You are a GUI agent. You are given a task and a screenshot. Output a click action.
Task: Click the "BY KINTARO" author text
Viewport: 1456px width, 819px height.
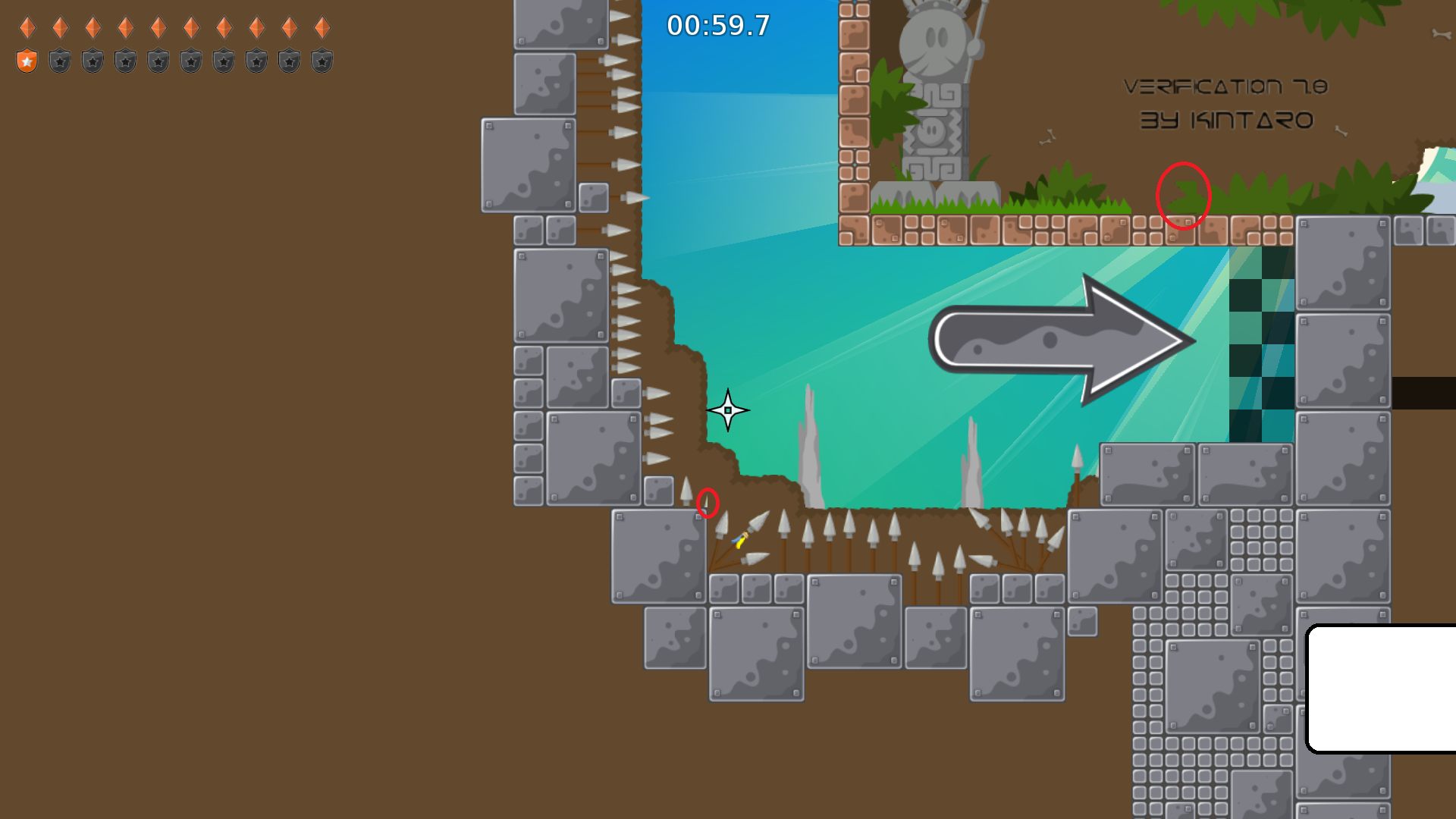click(1226, 120)
